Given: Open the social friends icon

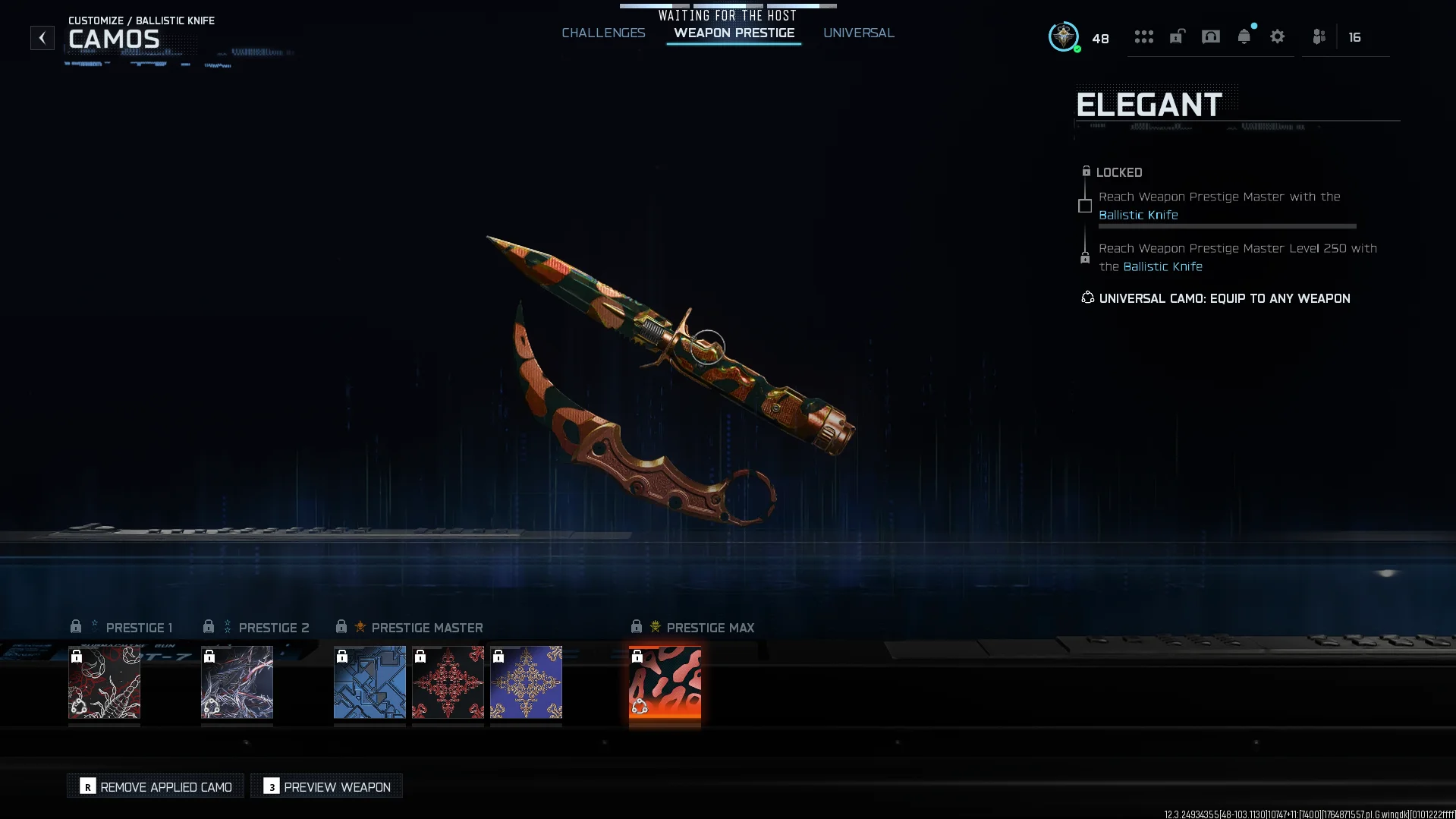Looking at the screenshot, I should pyautogui.click(x=1319, y=36).
